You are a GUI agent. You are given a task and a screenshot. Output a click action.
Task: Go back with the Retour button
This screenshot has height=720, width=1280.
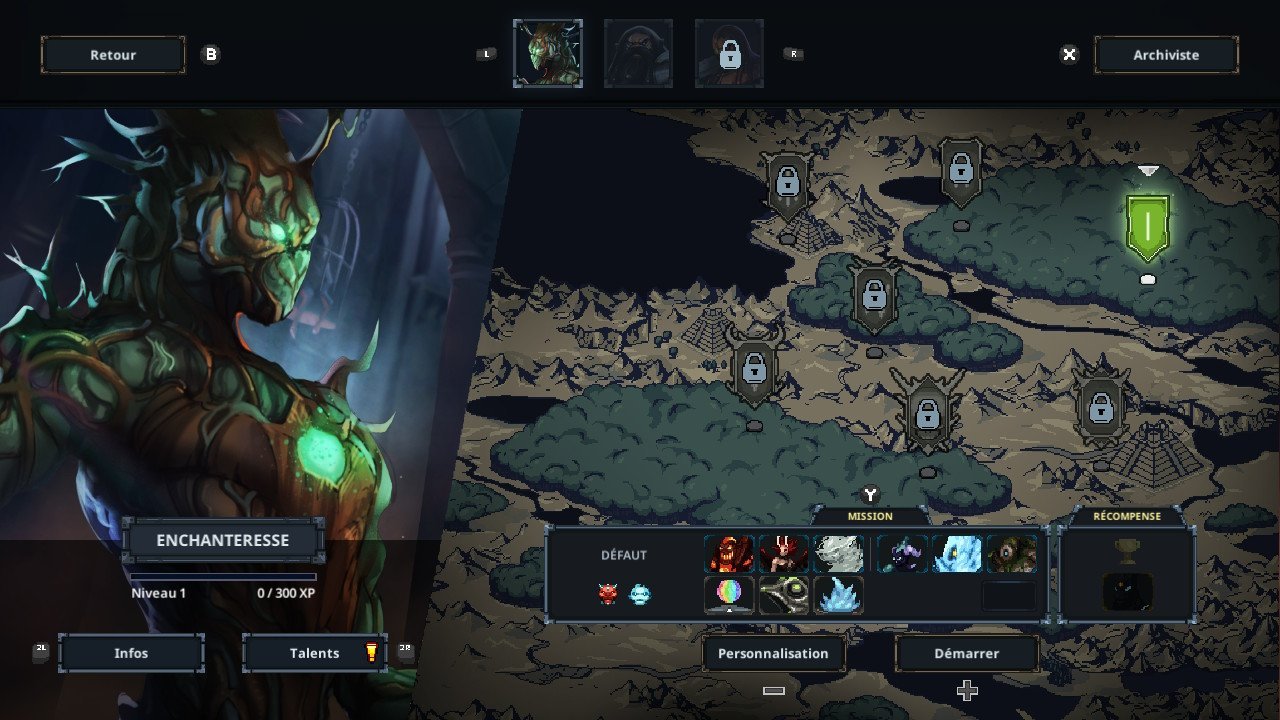[x=113, y=55]
